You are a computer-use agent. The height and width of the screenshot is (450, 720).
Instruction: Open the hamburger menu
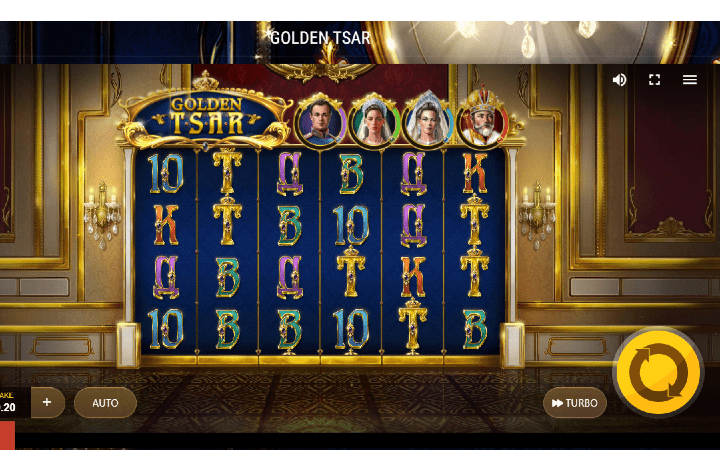tap(690, 80)
